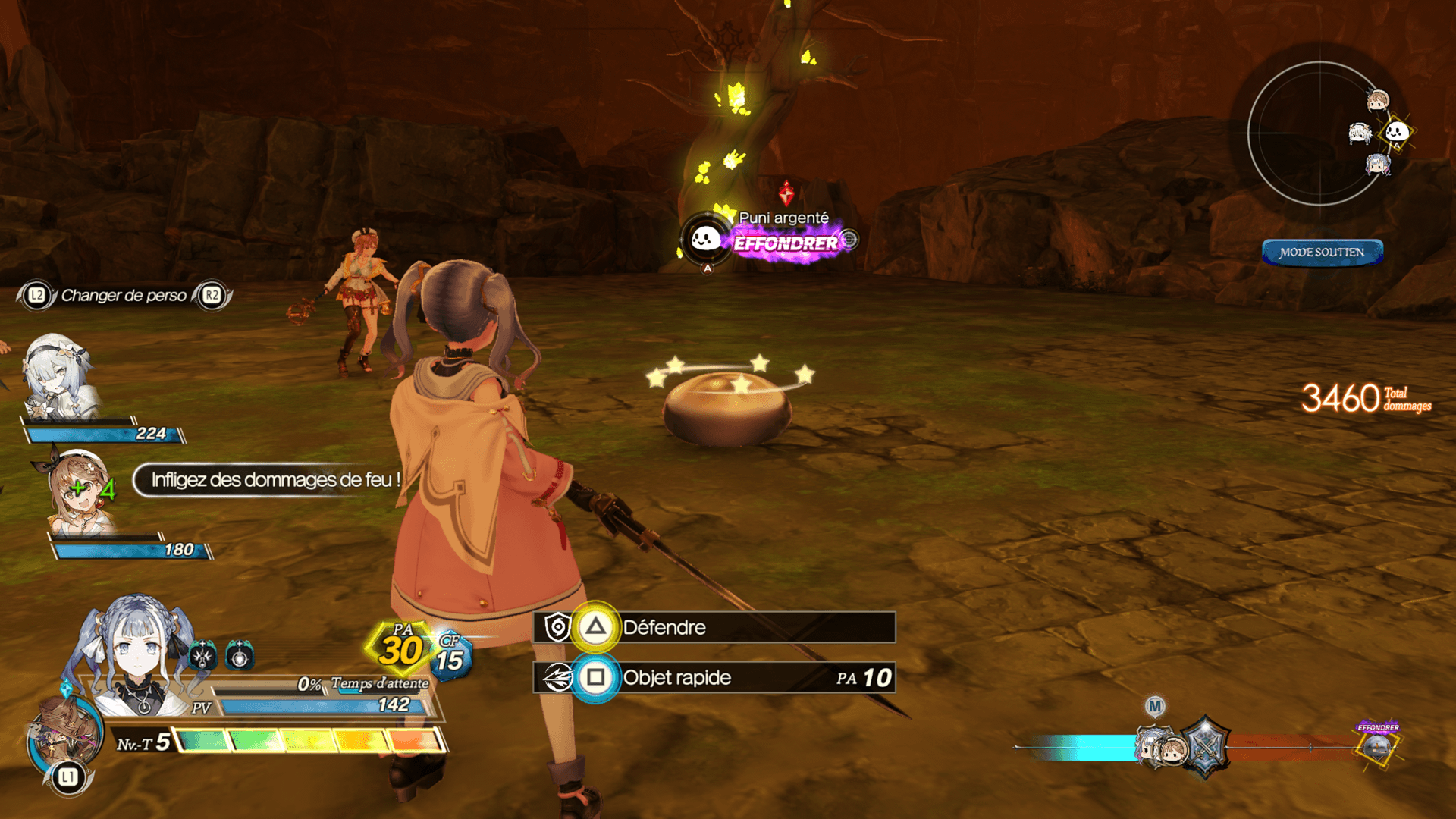Toggle the Mode Soutien button
The image size is (1456, 819).
(1322, 253)
